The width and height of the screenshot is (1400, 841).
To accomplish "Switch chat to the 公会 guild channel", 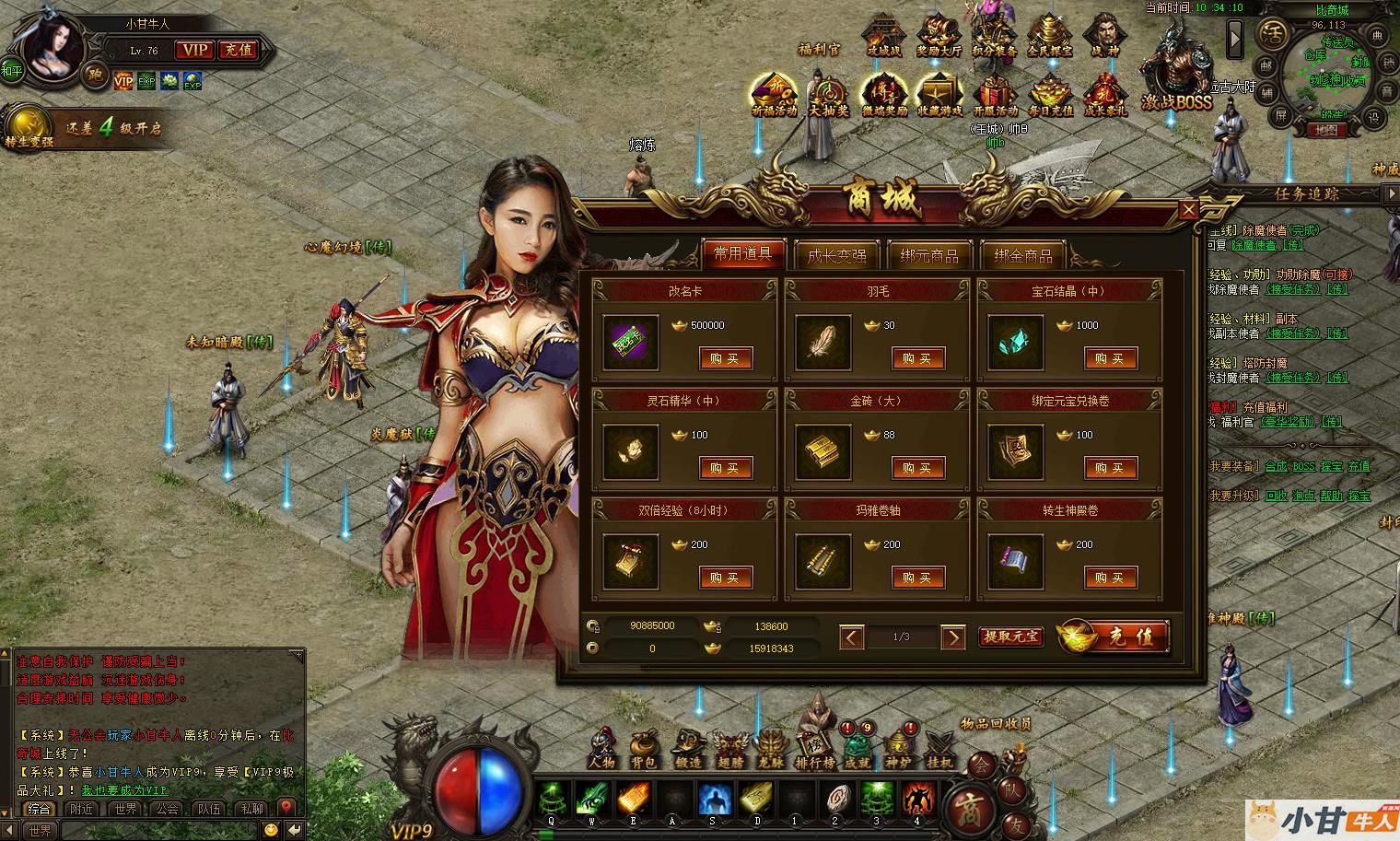I will (167, 809).
